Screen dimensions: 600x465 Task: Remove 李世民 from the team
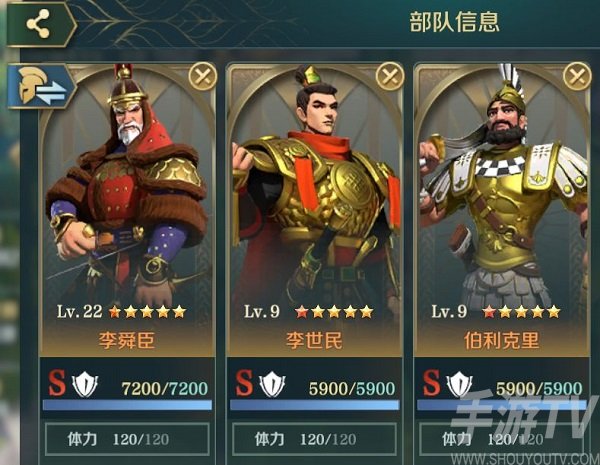point(389,75)
